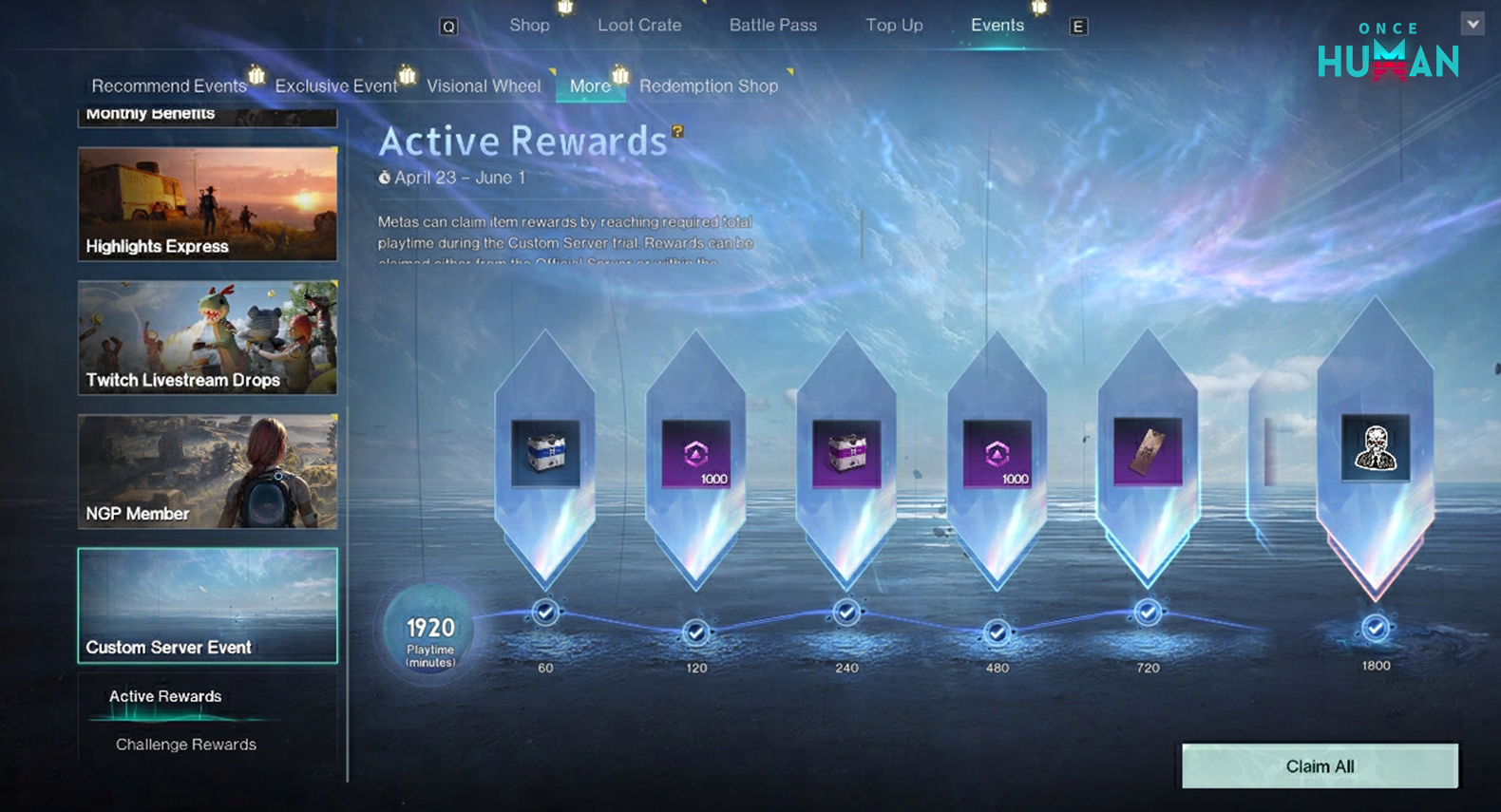Select the NGP Member event tile
The height and width of the screenshot is (812, 1501).
tap(207, 471)
